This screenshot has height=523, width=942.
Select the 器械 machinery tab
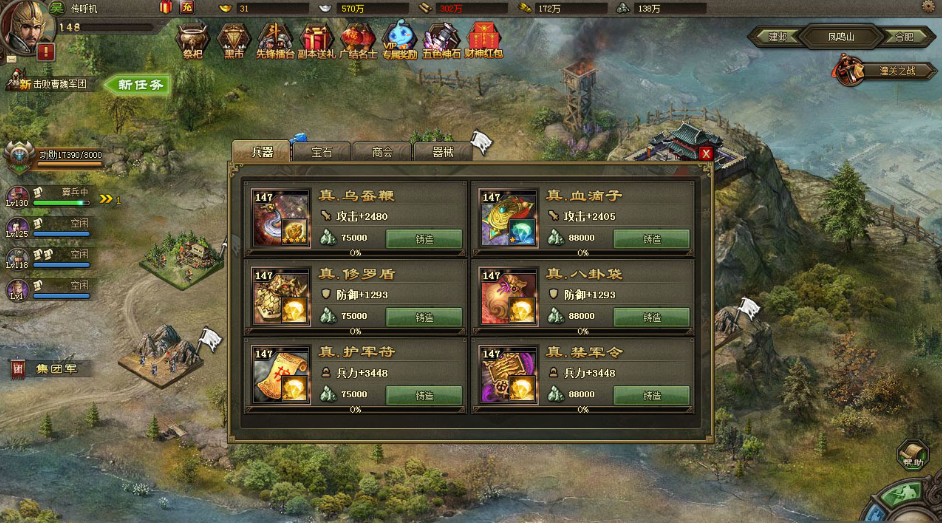442,152
